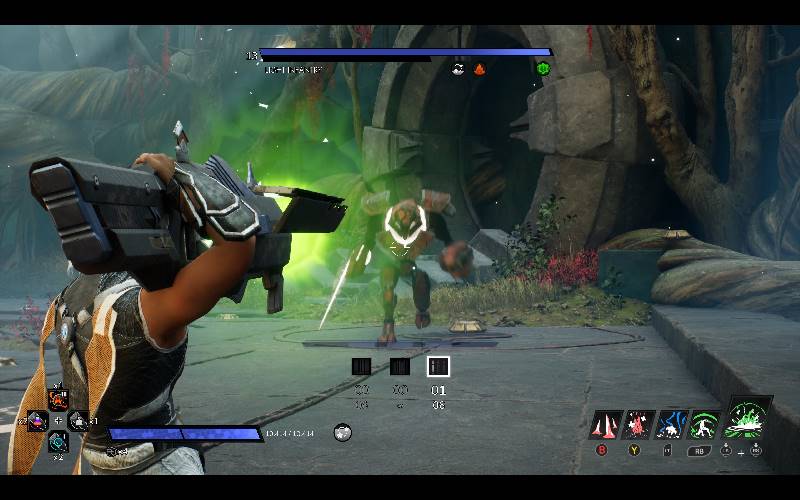Image resolution: width=800 pixels, height=500 pixels.
Task: Unleash the large green ground-slam ultimate
Action: [x=746, y=418]
